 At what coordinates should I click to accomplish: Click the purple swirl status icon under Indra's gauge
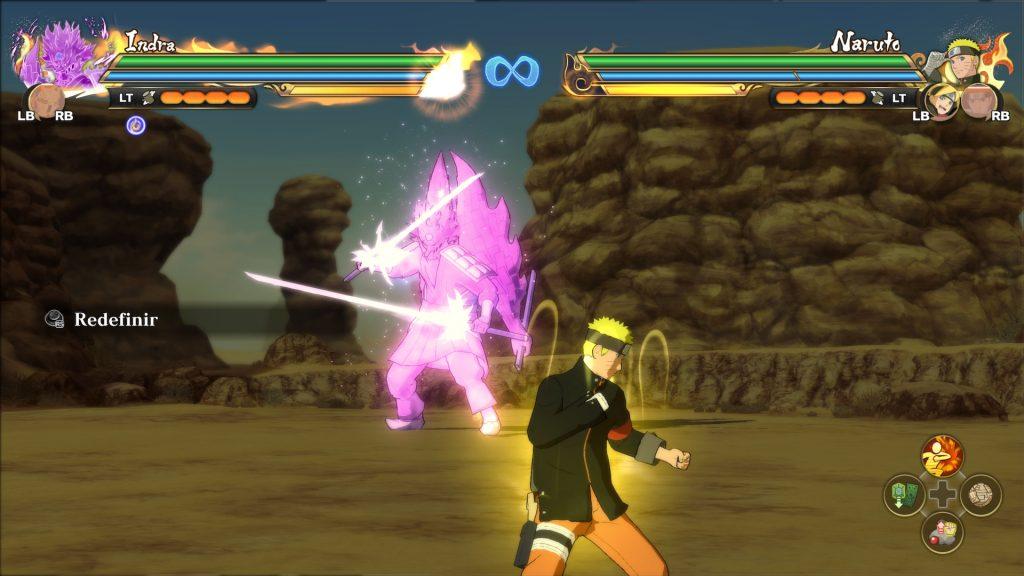[136, 125]
